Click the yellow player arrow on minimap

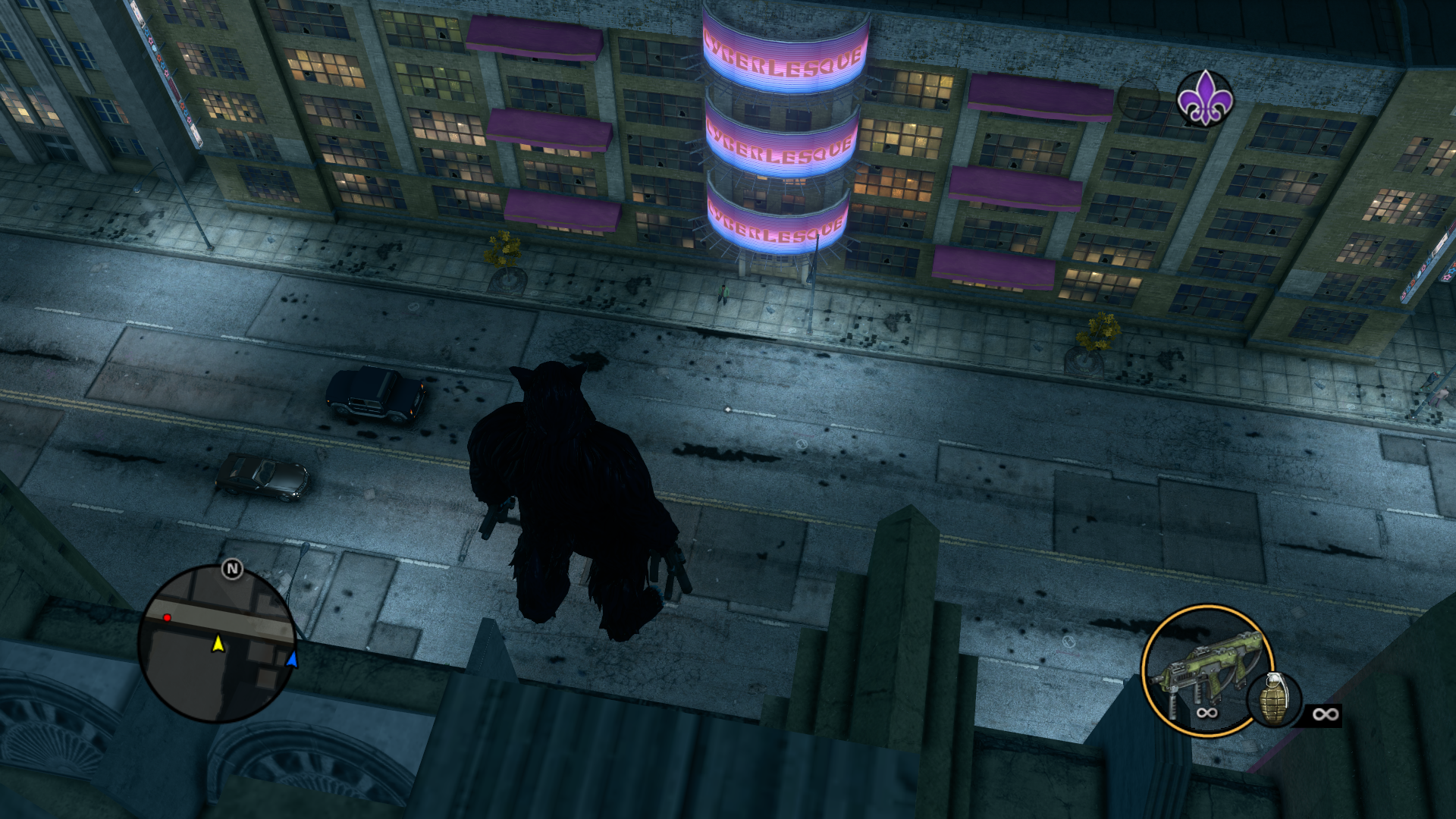pos(218,644)
